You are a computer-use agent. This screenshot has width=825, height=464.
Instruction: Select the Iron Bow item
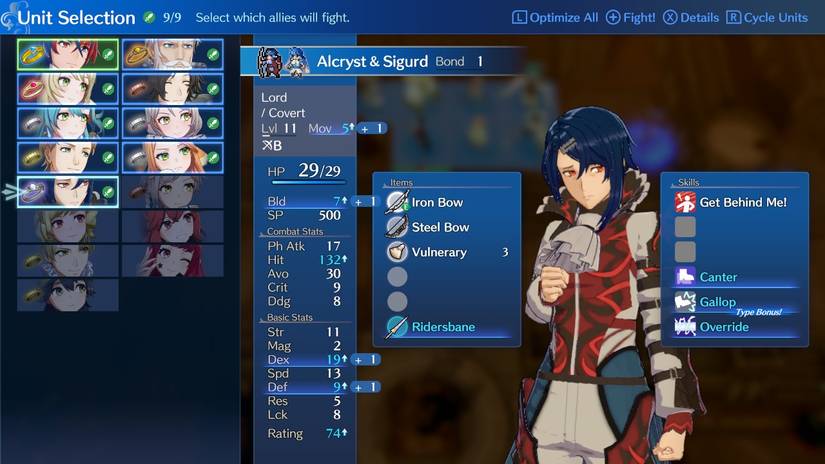(438, 202)
